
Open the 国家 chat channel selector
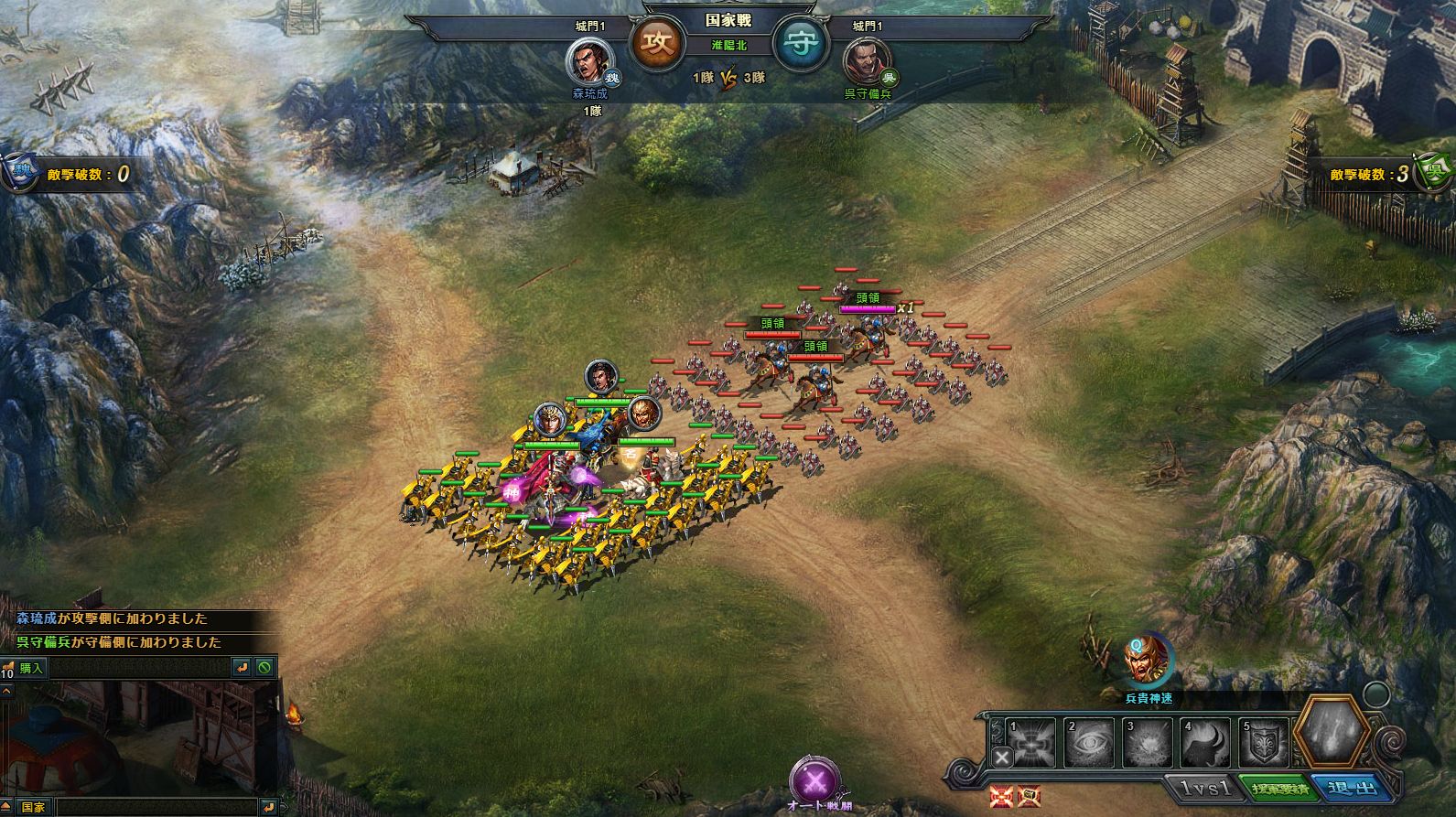(x=33, y=808)
